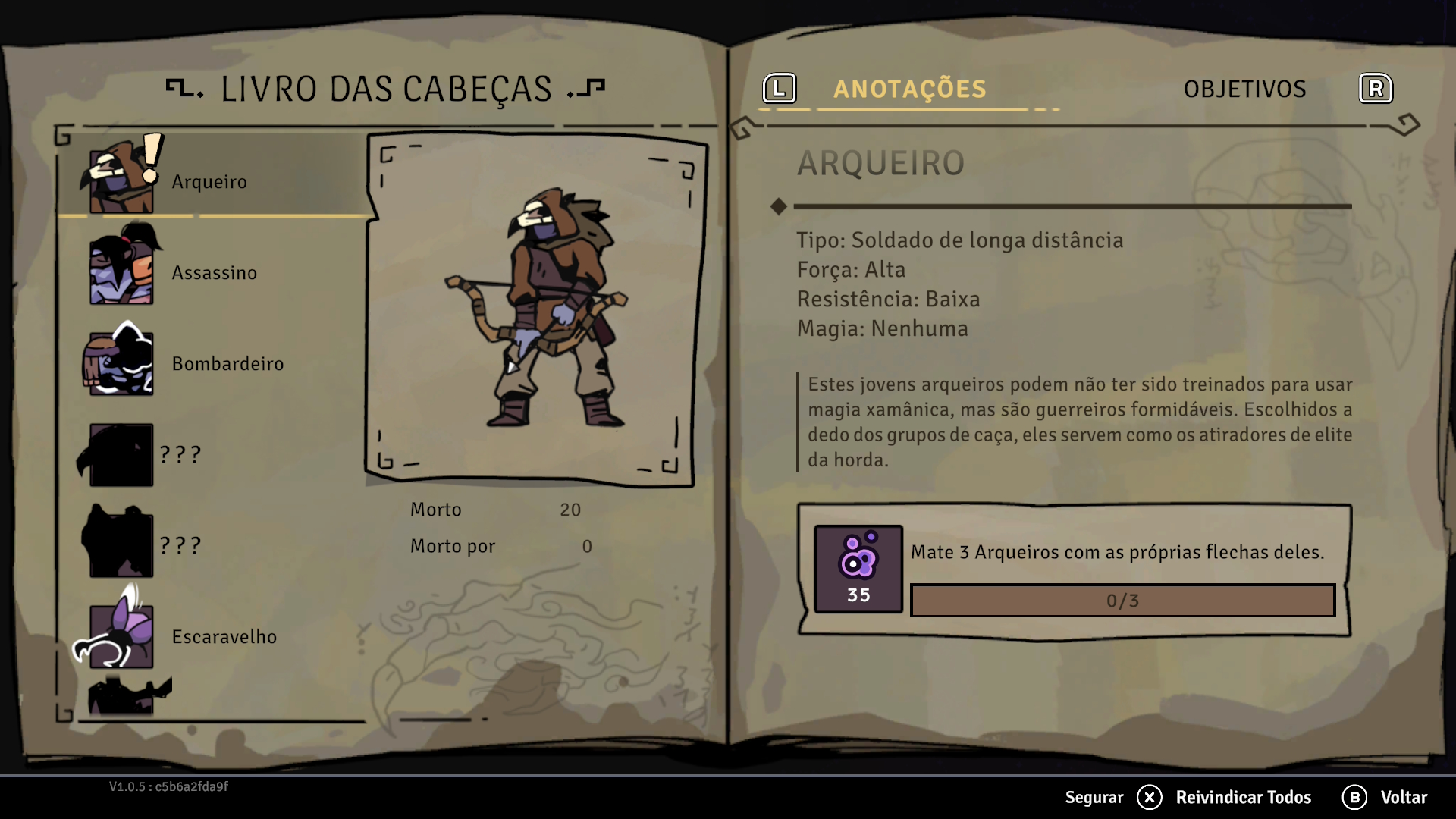Go back with the Voltar button
This screenshot has height=819, width=1456.
[1403, 797]
